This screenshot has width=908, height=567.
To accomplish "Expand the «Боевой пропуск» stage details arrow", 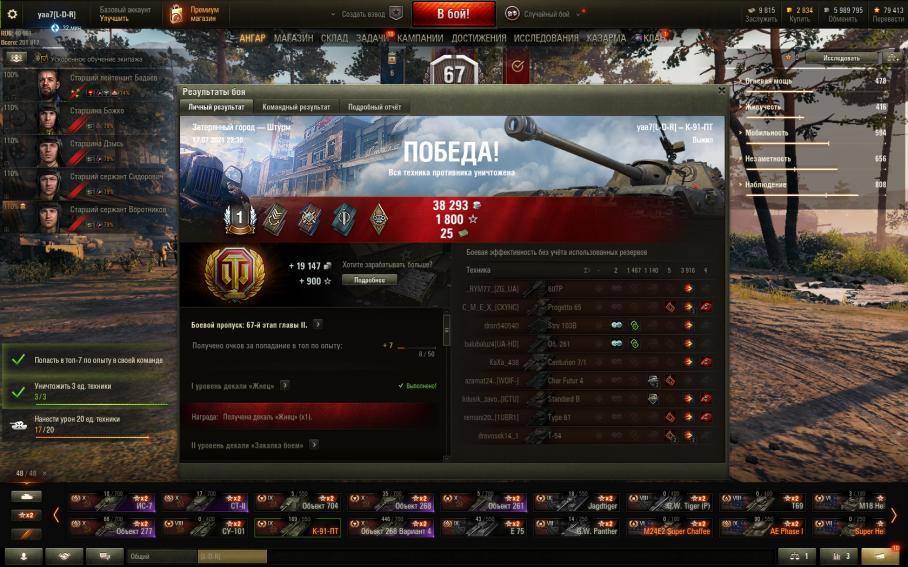I will click(x=317, y=324).
